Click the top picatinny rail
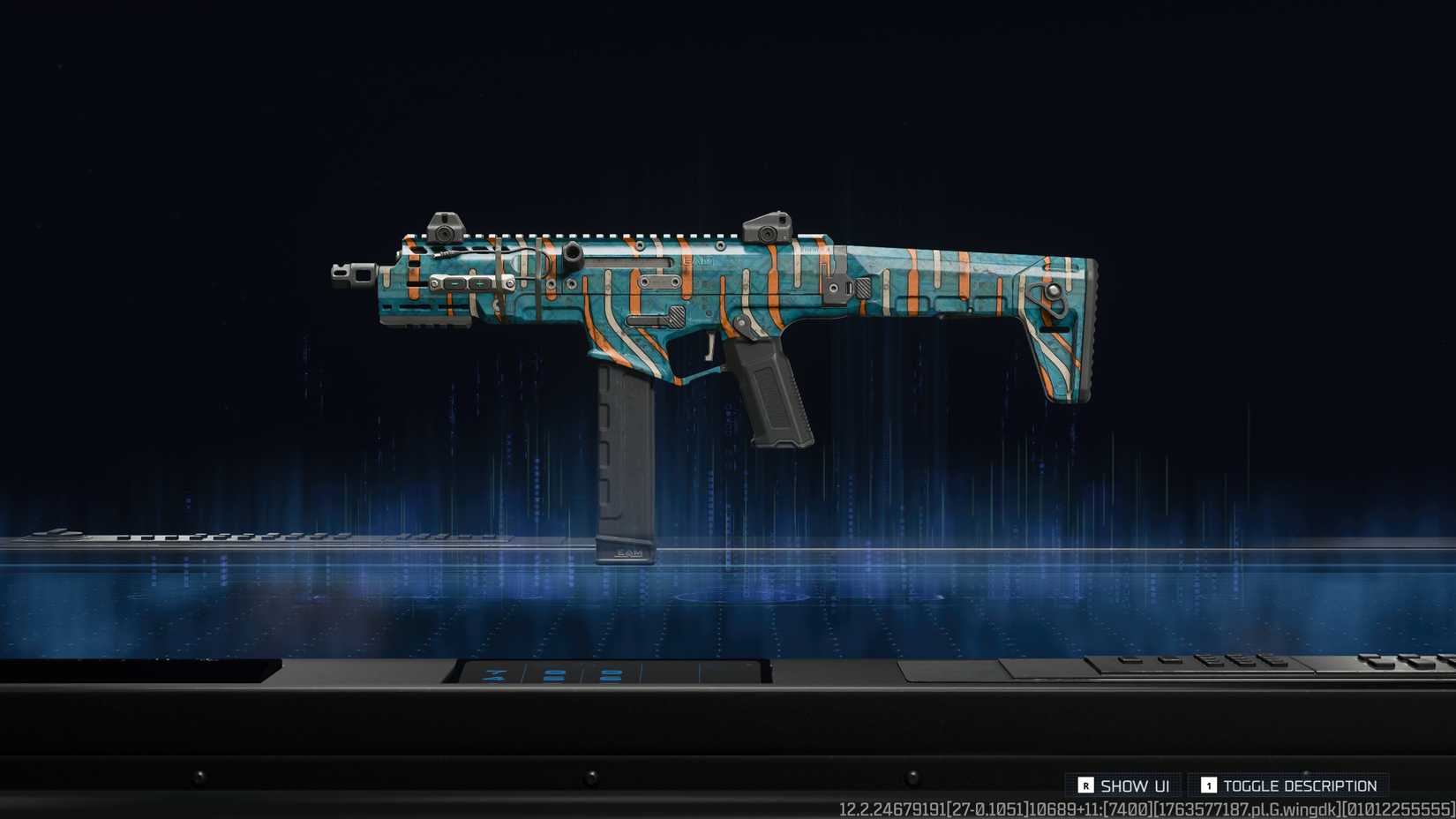Viewport: 1456px width, 819px height. (618, 237)
